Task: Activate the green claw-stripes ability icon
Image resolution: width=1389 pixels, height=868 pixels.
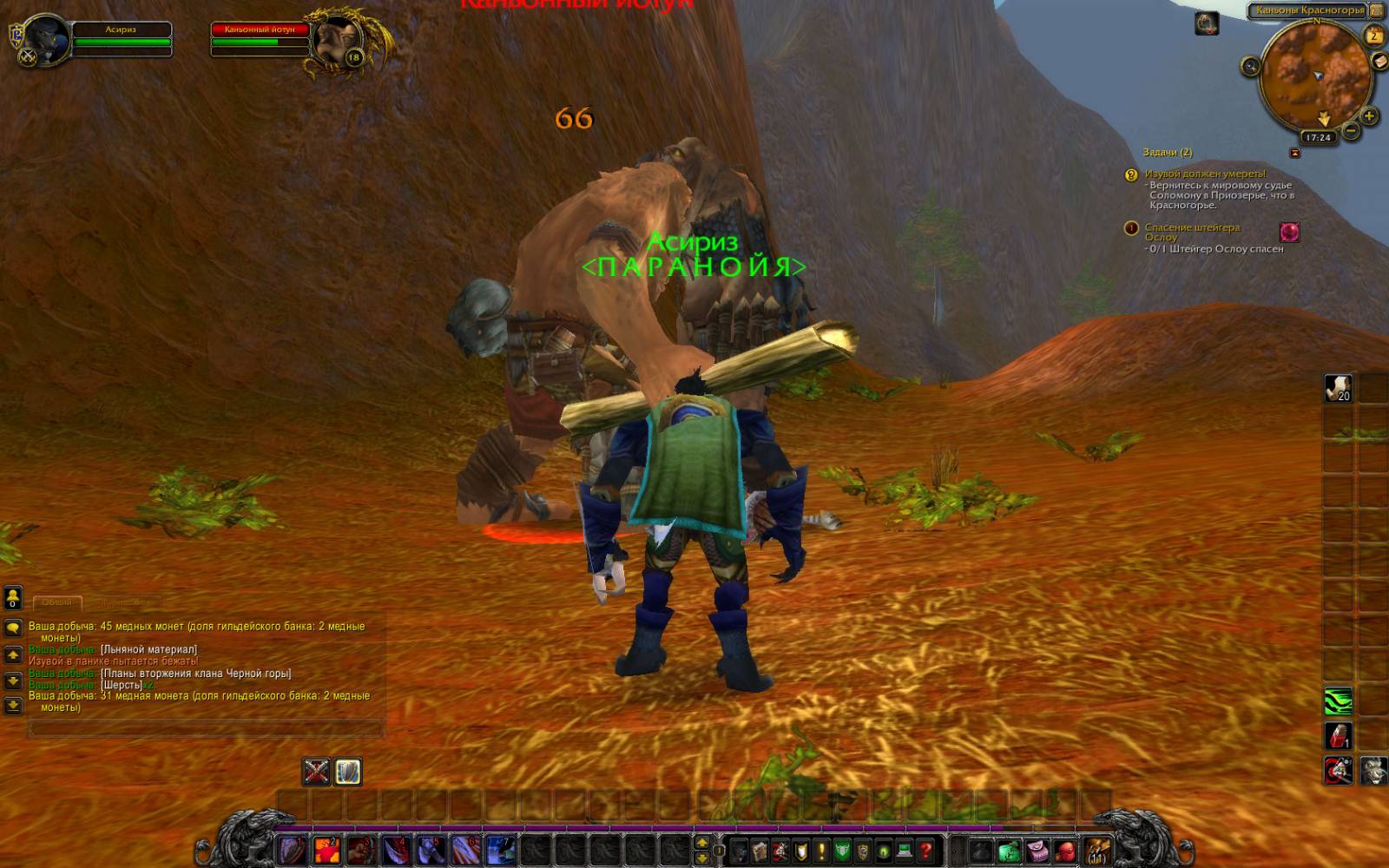Action: [1338, 700]
